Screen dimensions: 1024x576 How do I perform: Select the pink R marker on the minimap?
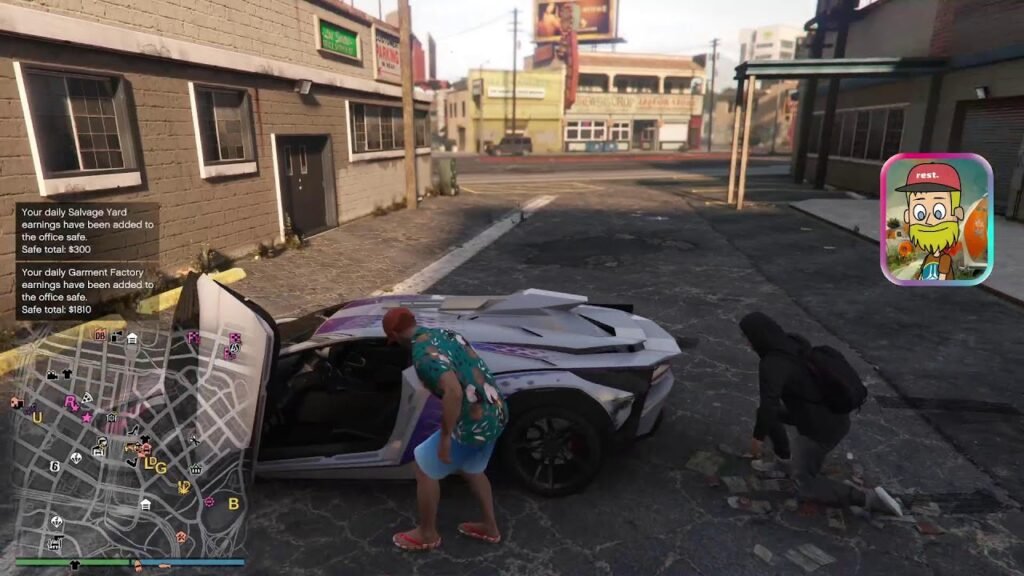pyautogui.click(x=71, y=402)
